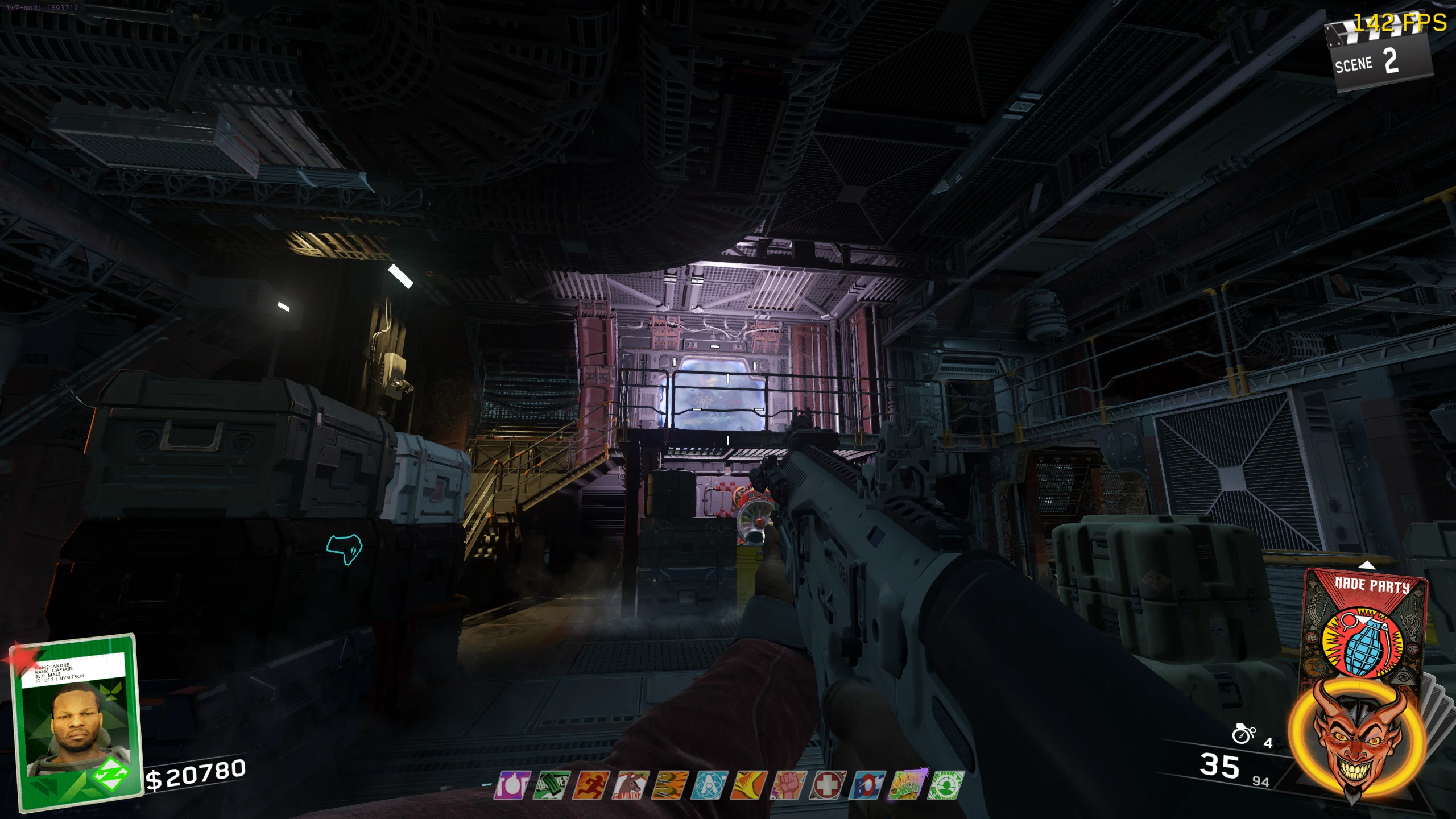Click the Bang Bangs double-bullet perk icon

click(x=670, y=785)
